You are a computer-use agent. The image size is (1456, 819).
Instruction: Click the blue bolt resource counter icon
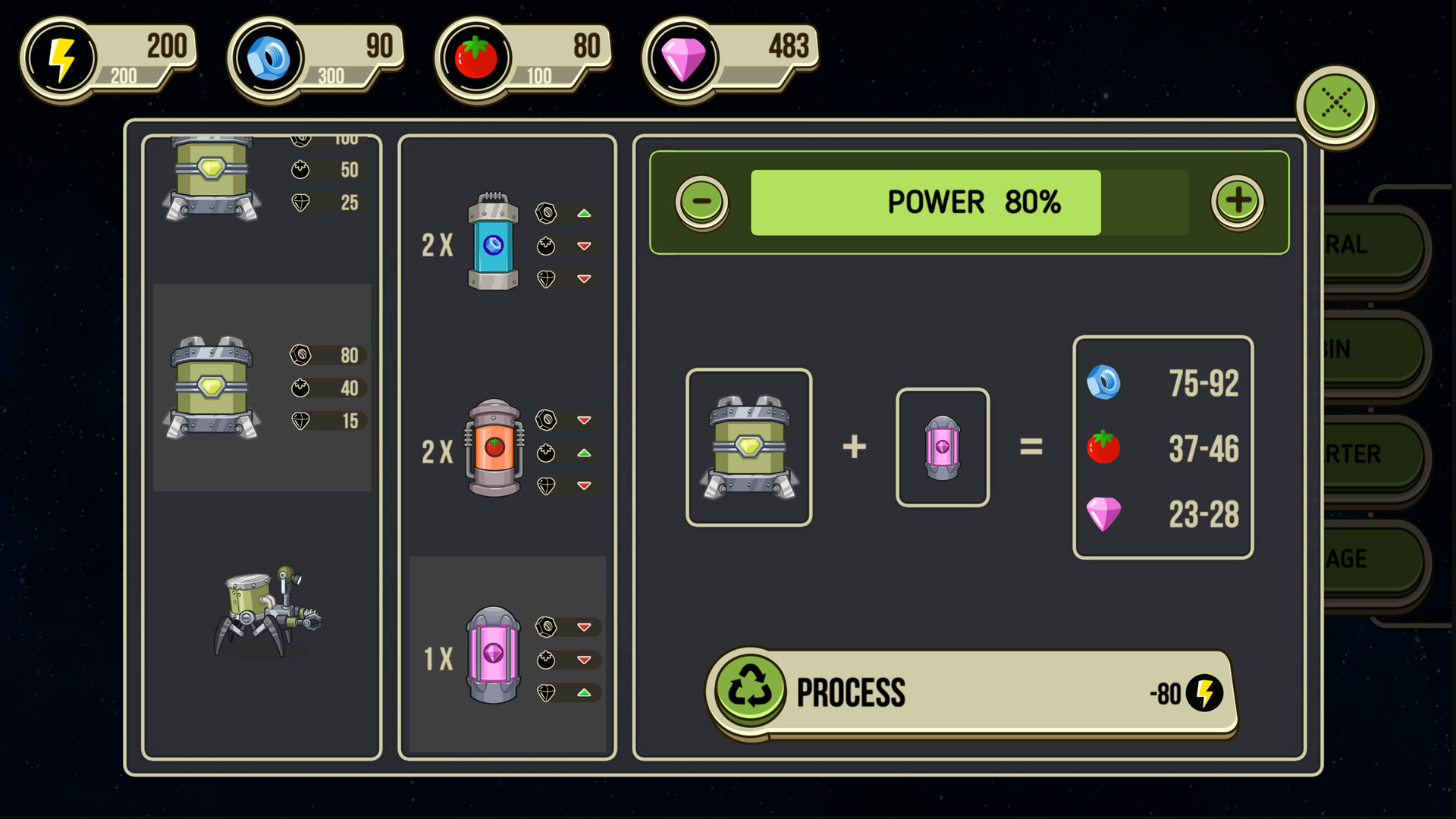pyautogui.click(x=269, y=55)
